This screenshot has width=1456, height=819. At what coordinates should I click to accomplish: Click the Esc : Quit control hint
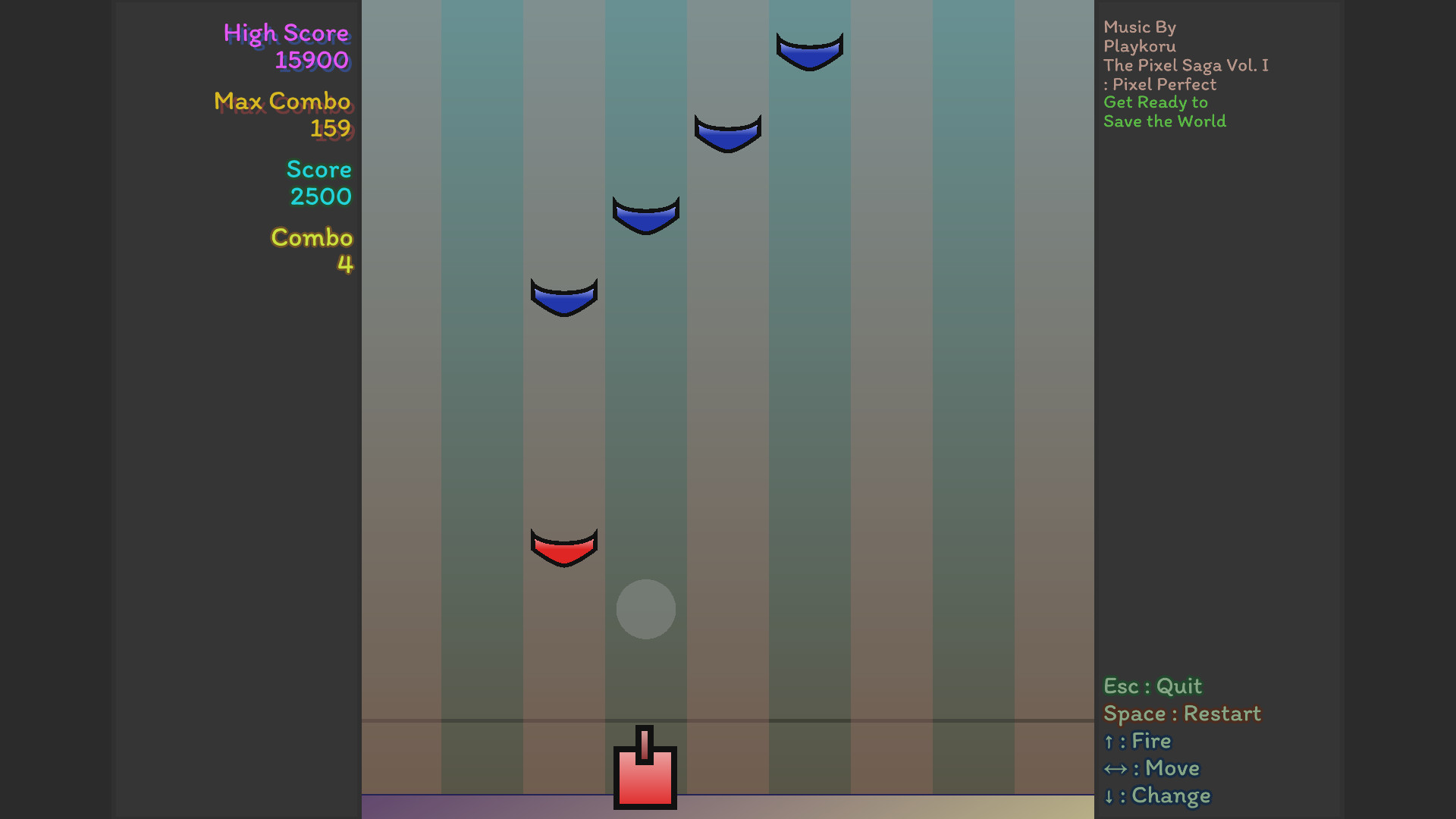(x=1152, y=686)
